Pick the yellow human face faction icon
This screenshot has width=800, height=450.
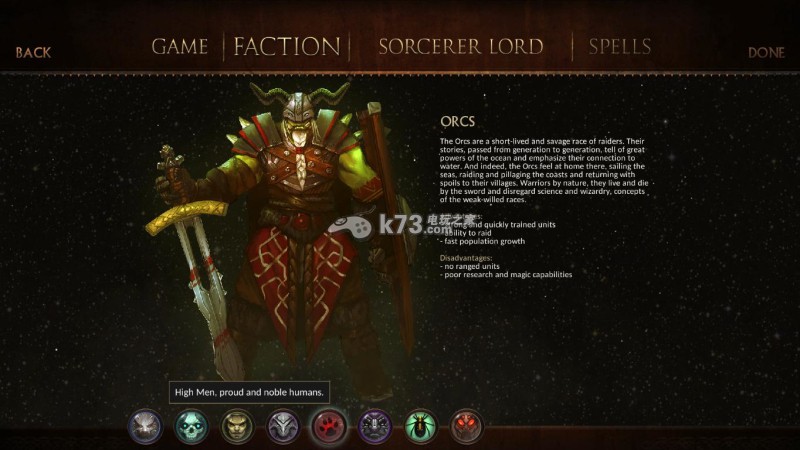237,427
